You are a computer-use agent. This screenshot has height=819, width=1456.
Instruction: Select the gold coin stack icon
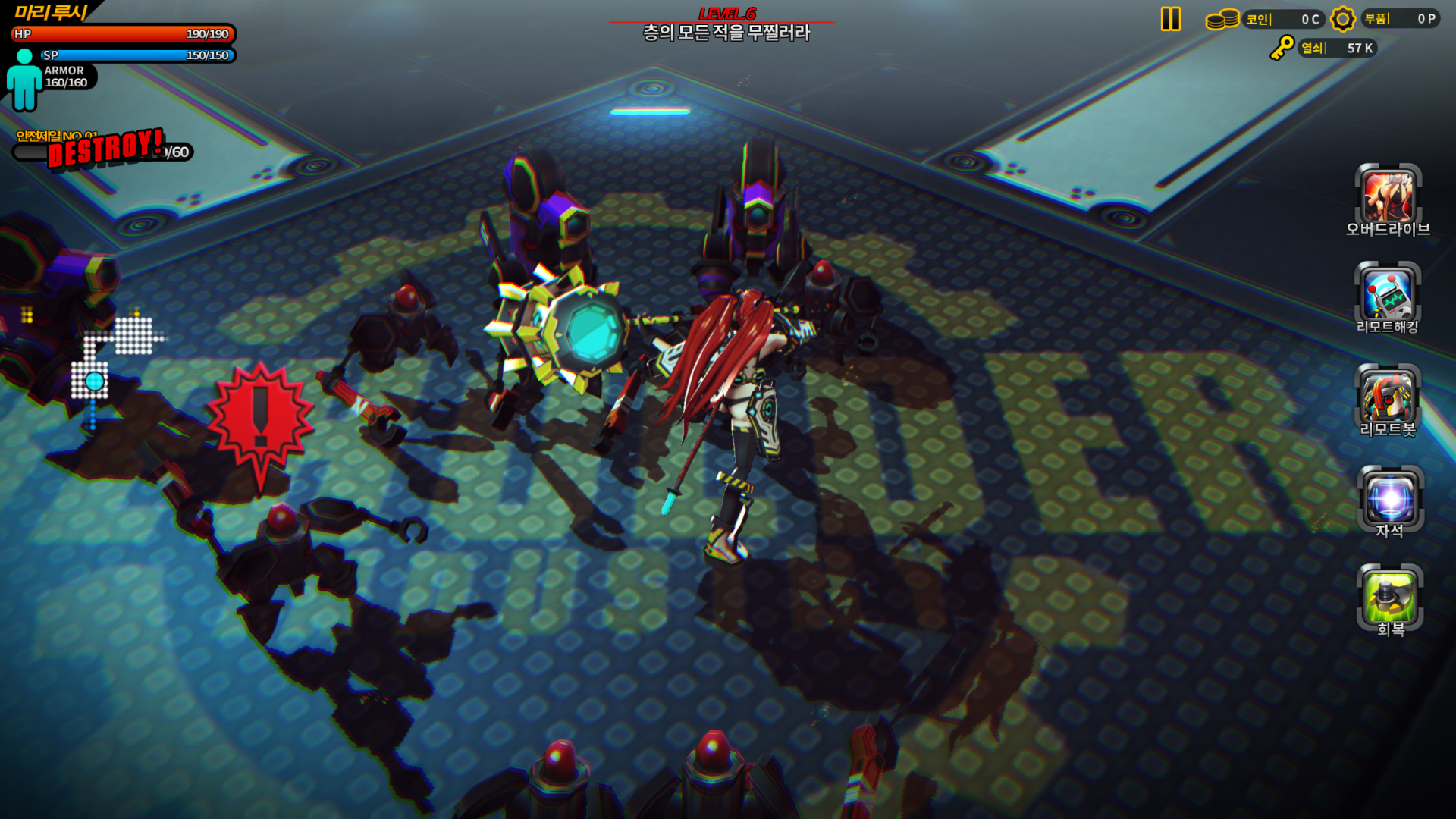pyautogui.click(x=1222, y=19)
